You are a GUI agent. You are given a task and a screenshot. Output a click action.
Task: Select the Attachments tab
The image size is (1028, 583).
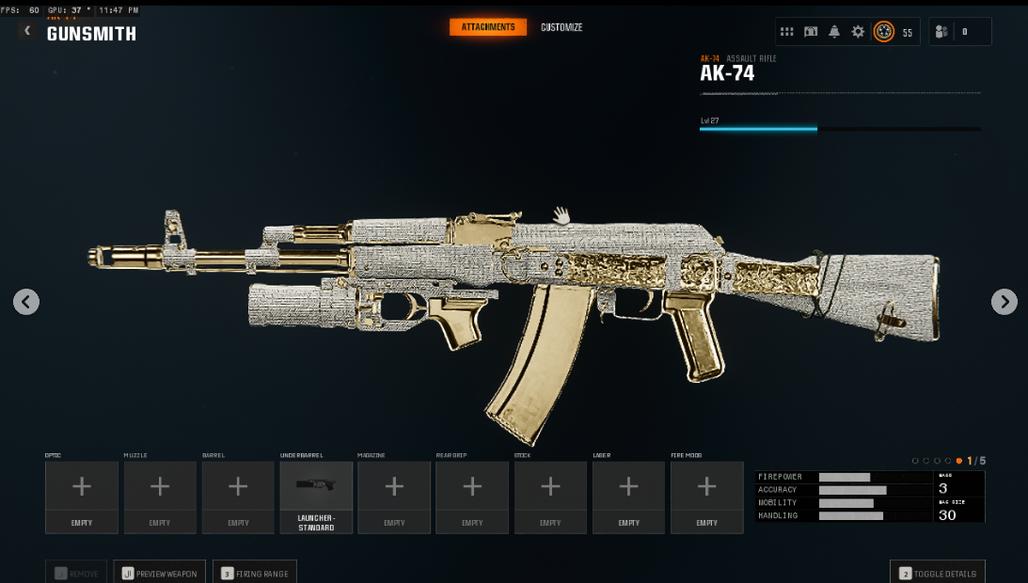[x=488, y=27]
